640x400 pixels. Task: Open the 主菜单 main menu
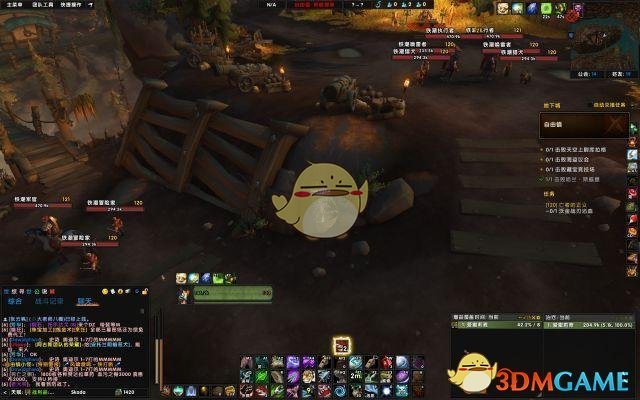(12, 4)
